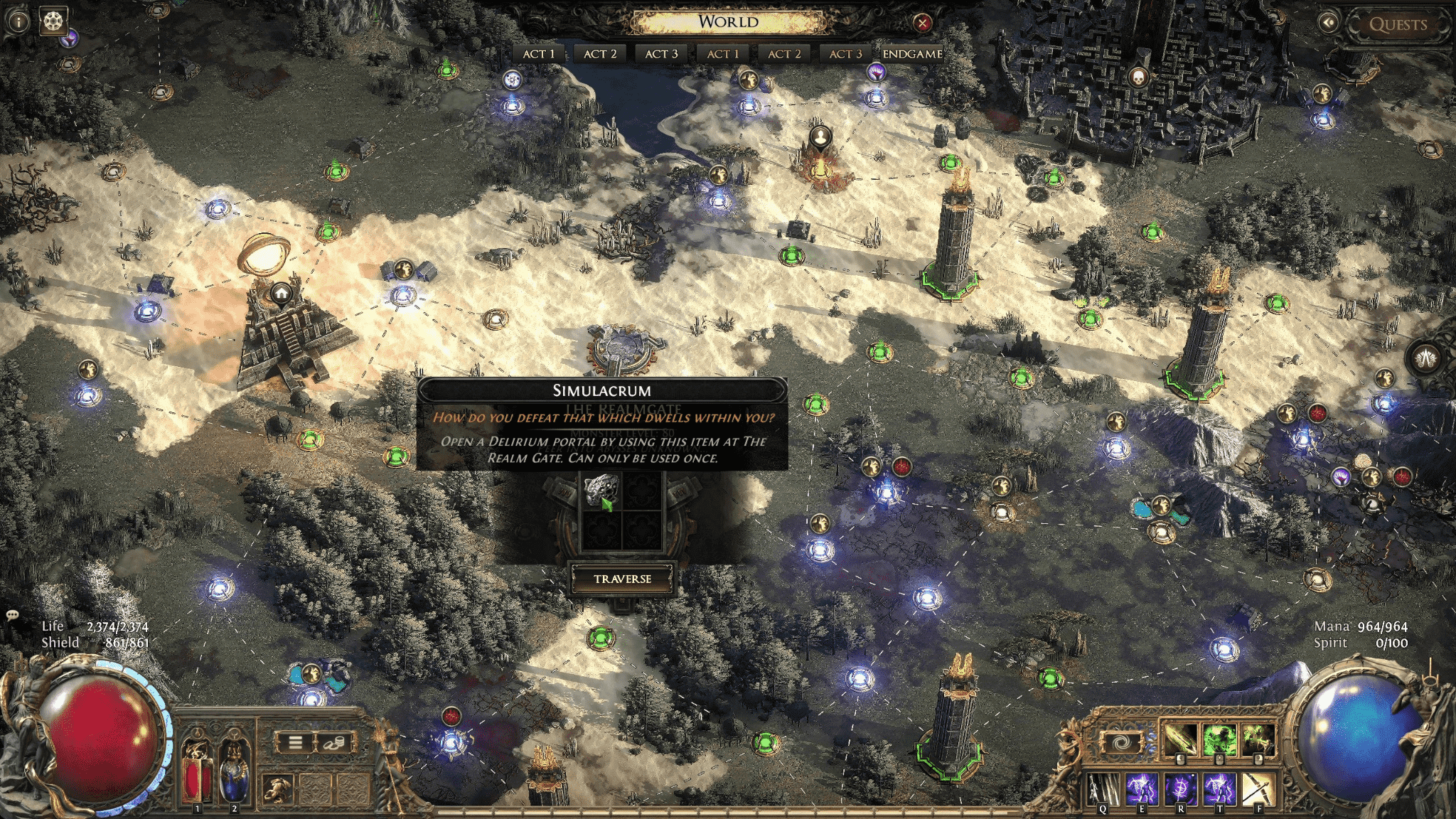Open the menu via the hamburger icon

[296, 742]
